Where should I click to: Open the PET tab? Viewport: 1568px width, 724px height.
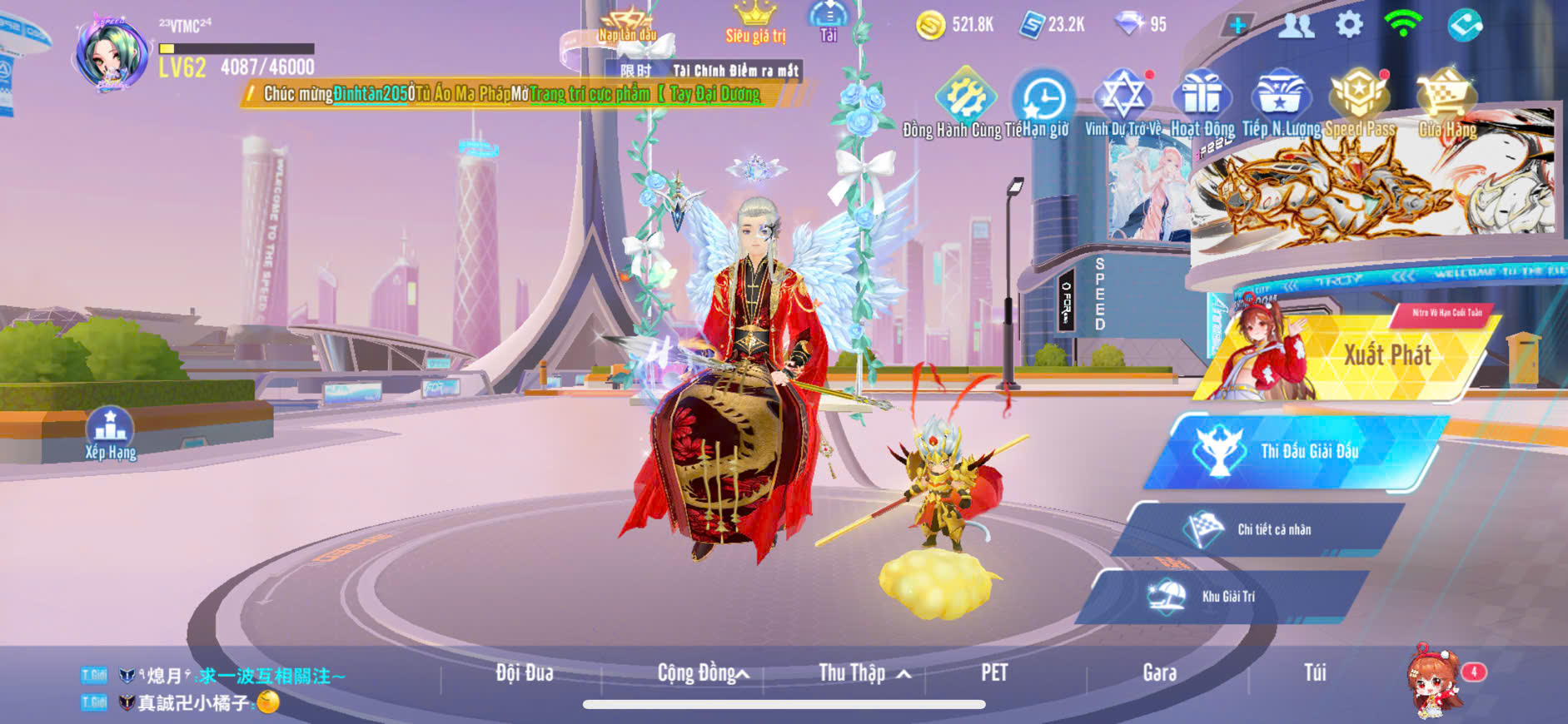click(993, 672)
